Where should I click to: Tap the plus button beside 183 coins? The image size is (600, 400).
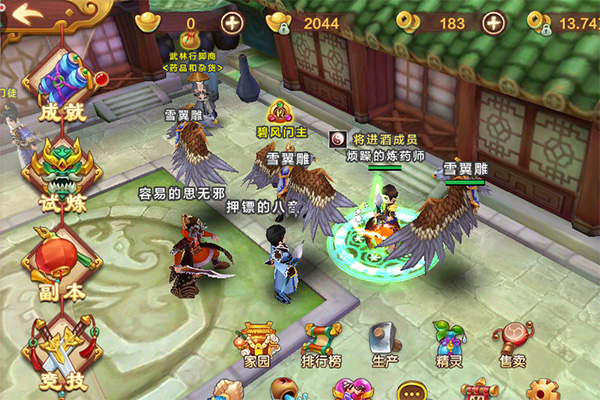pyautogui.click(x=495, y=22)
